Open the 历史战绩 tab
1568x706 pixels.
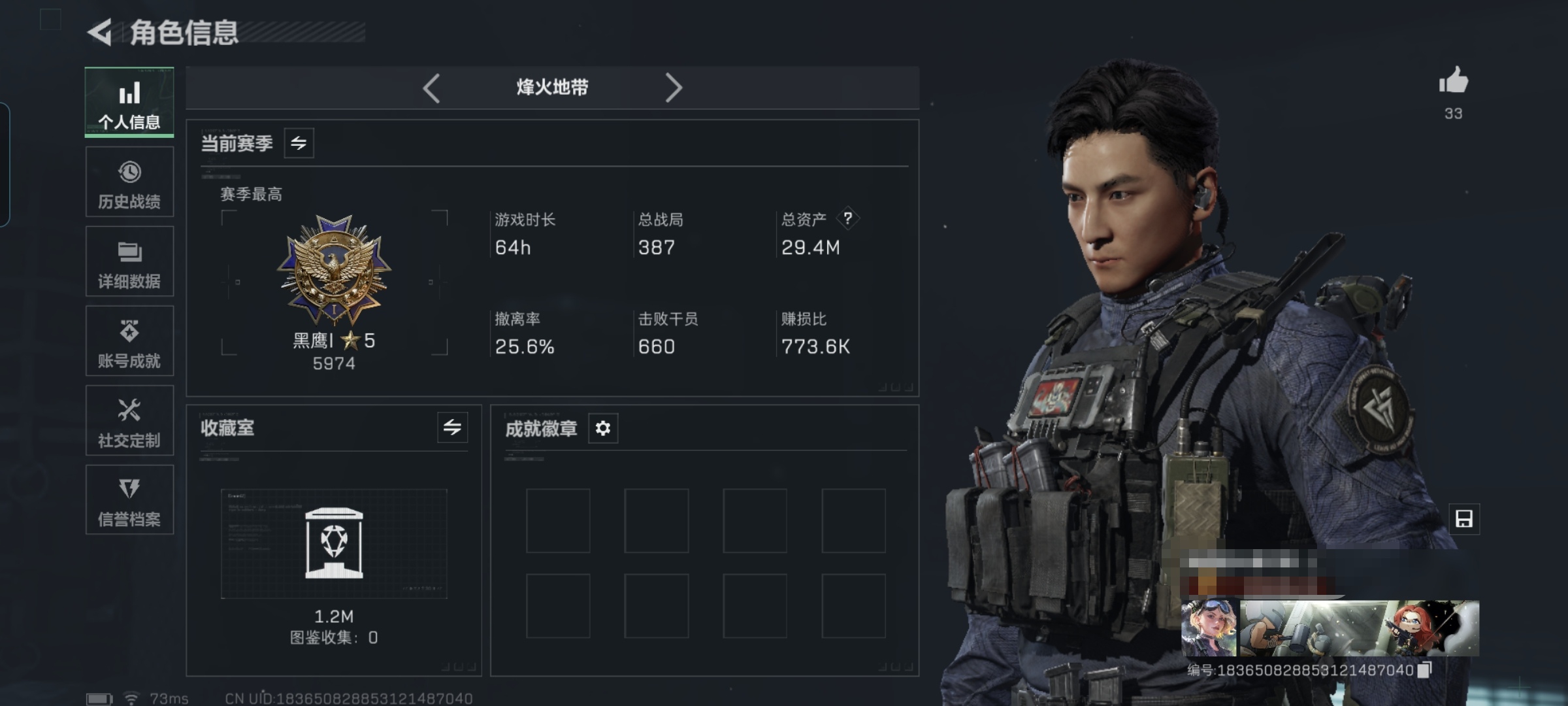click(x=129, y=182)
